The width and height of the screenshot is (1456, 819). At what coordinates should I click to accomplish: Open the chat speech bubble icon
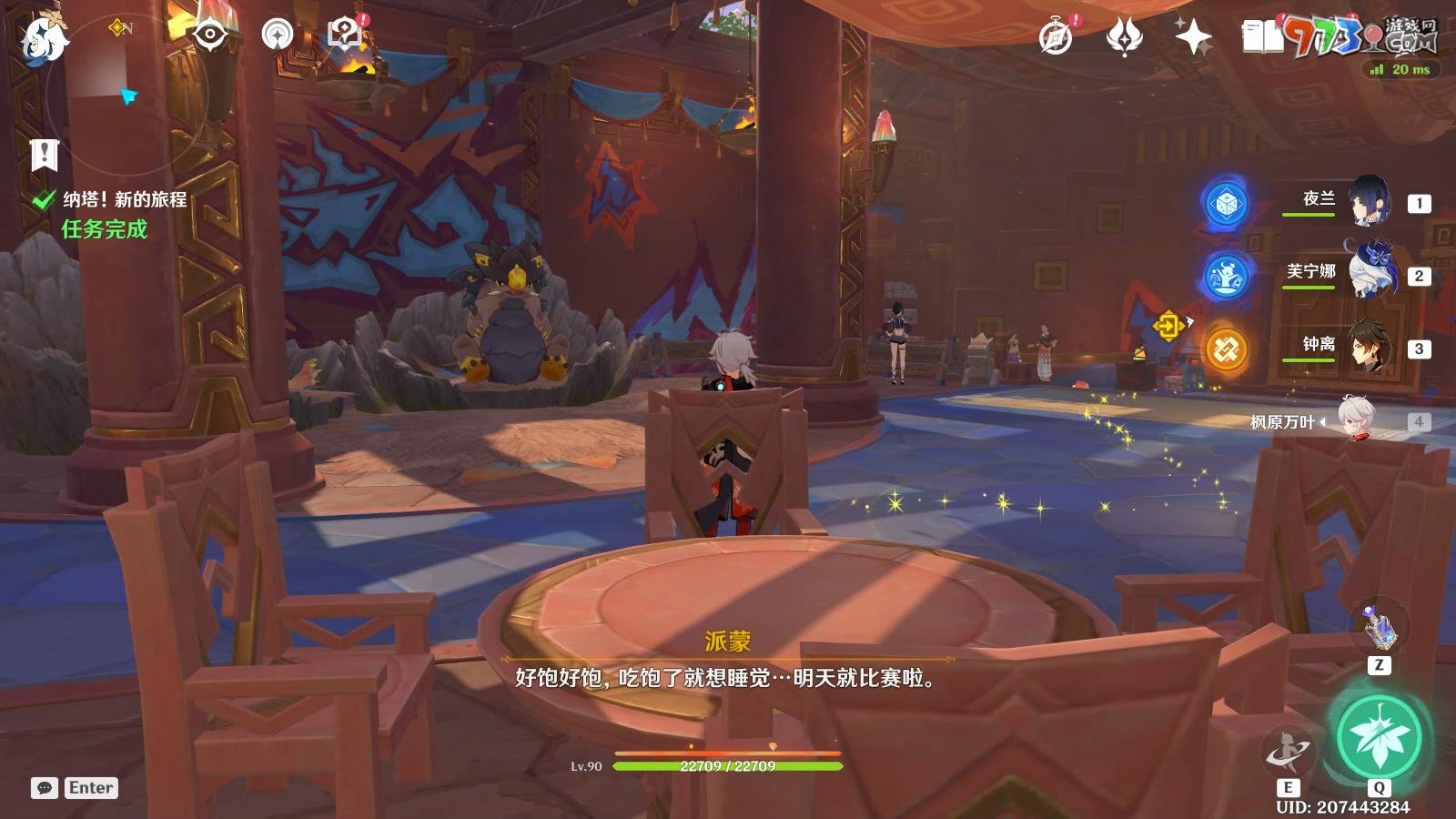[x=44, y=788]
